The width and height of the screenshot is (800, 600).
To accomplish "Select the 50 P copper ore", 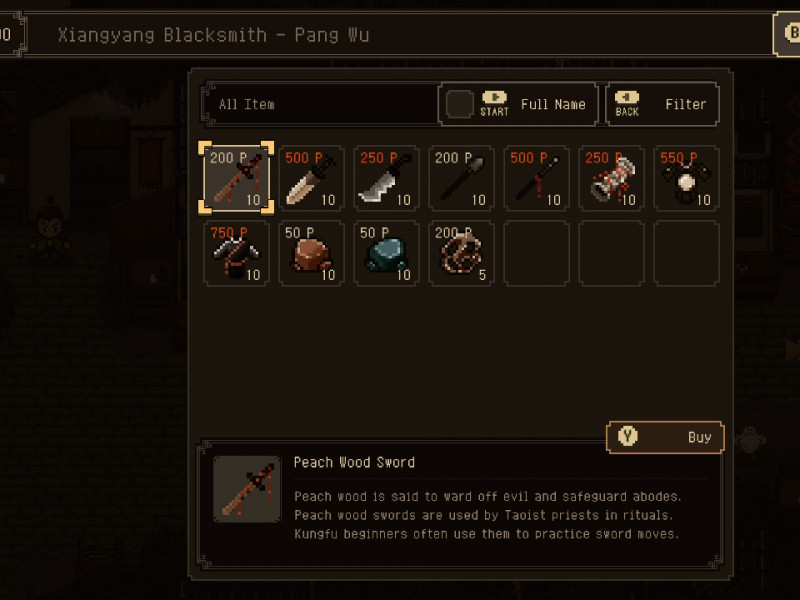I will [311, 253].
